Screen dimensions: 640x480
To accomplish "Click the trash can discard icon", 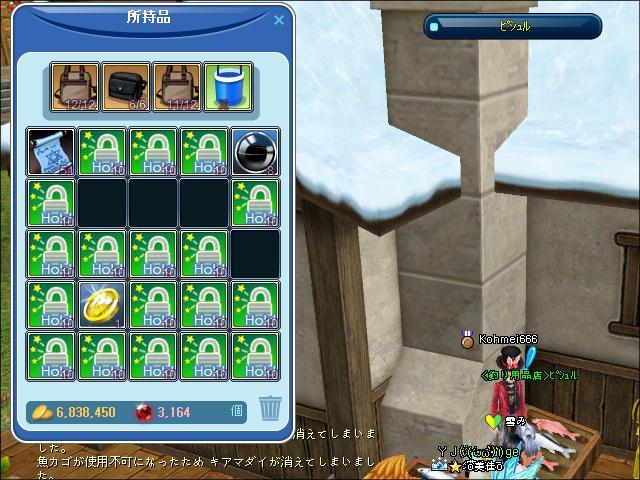I will coord(270,407).
